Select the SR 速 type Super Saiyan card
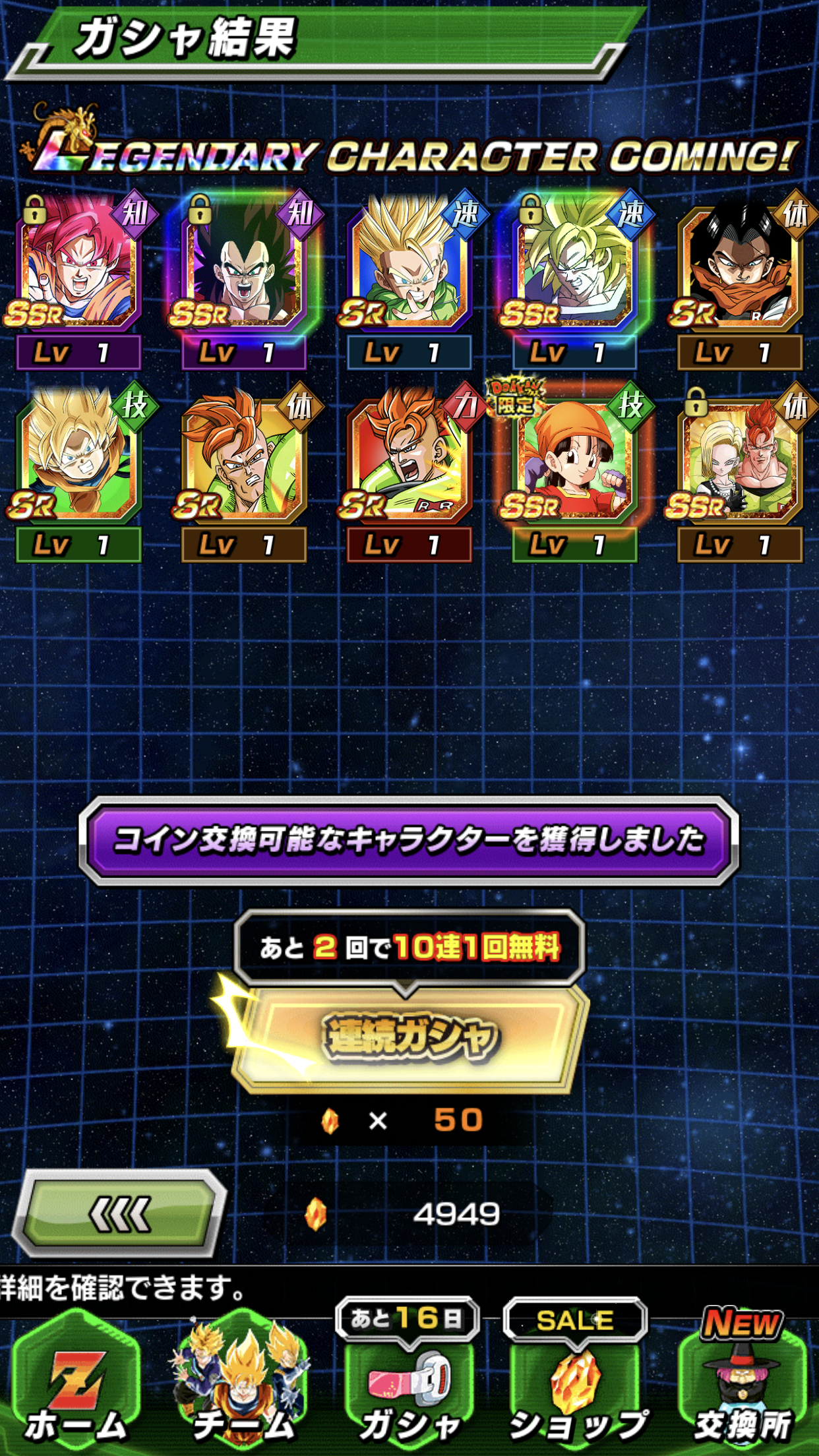Viewport: 819px width, 1456px height. click(x=409, y=270)
